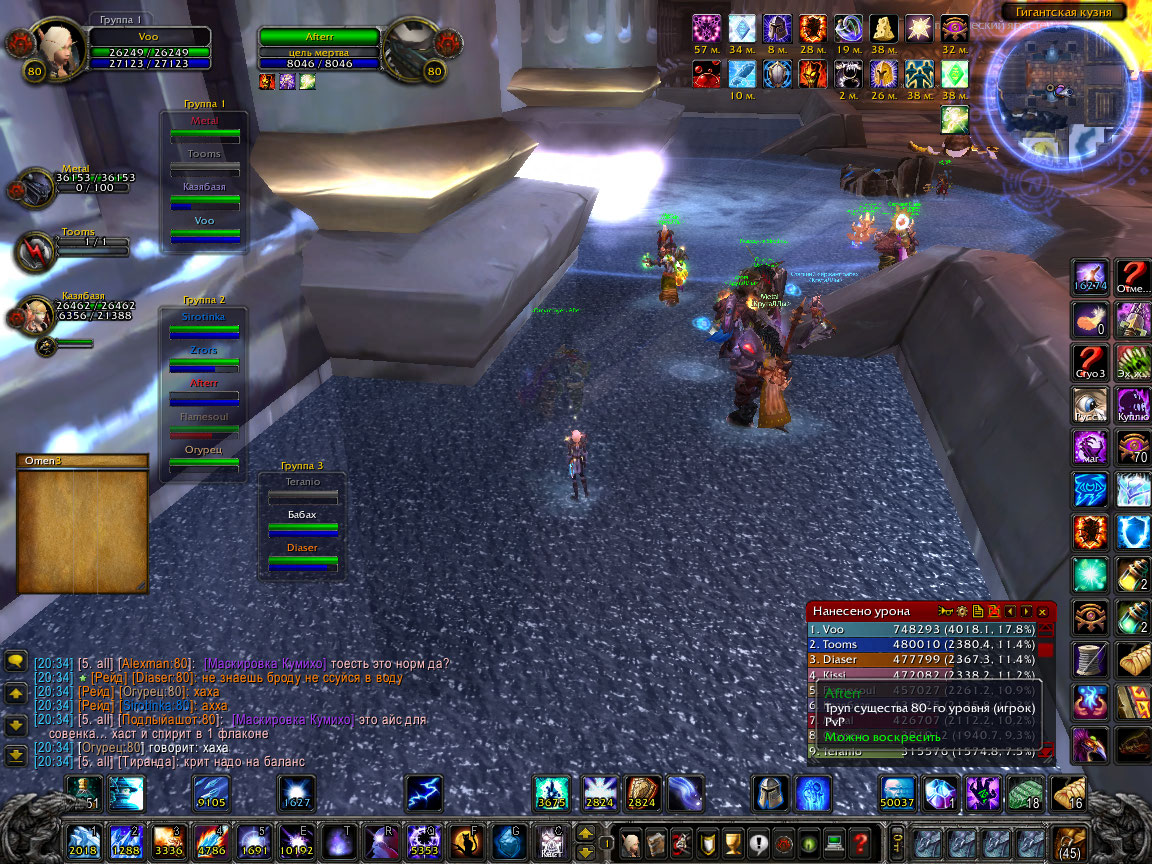Activate the lightning bolt ability
The image size is (1152, 864).
(423, 793)
